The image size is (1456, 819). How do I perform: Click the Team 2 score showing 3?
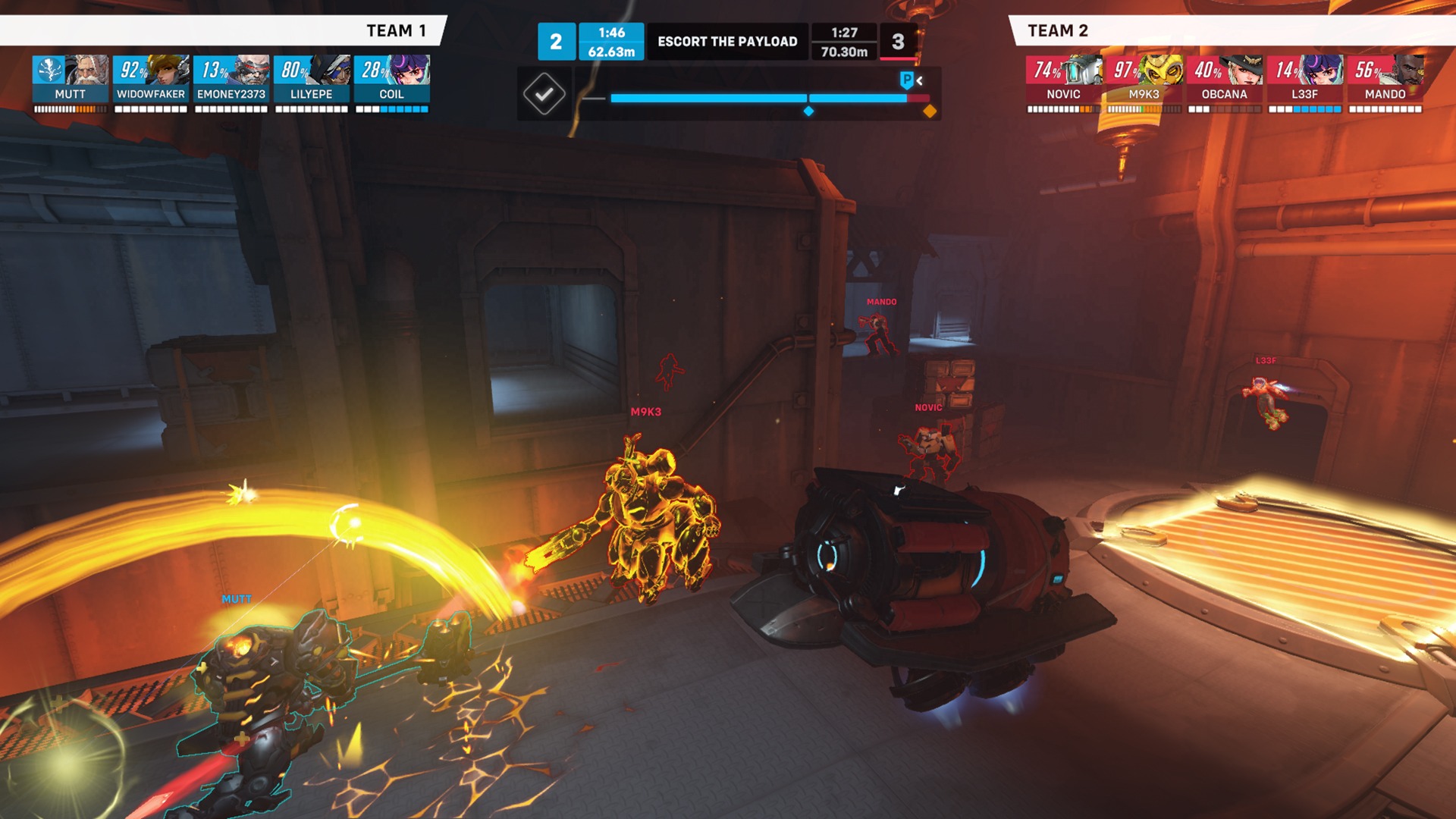(899, 42)
